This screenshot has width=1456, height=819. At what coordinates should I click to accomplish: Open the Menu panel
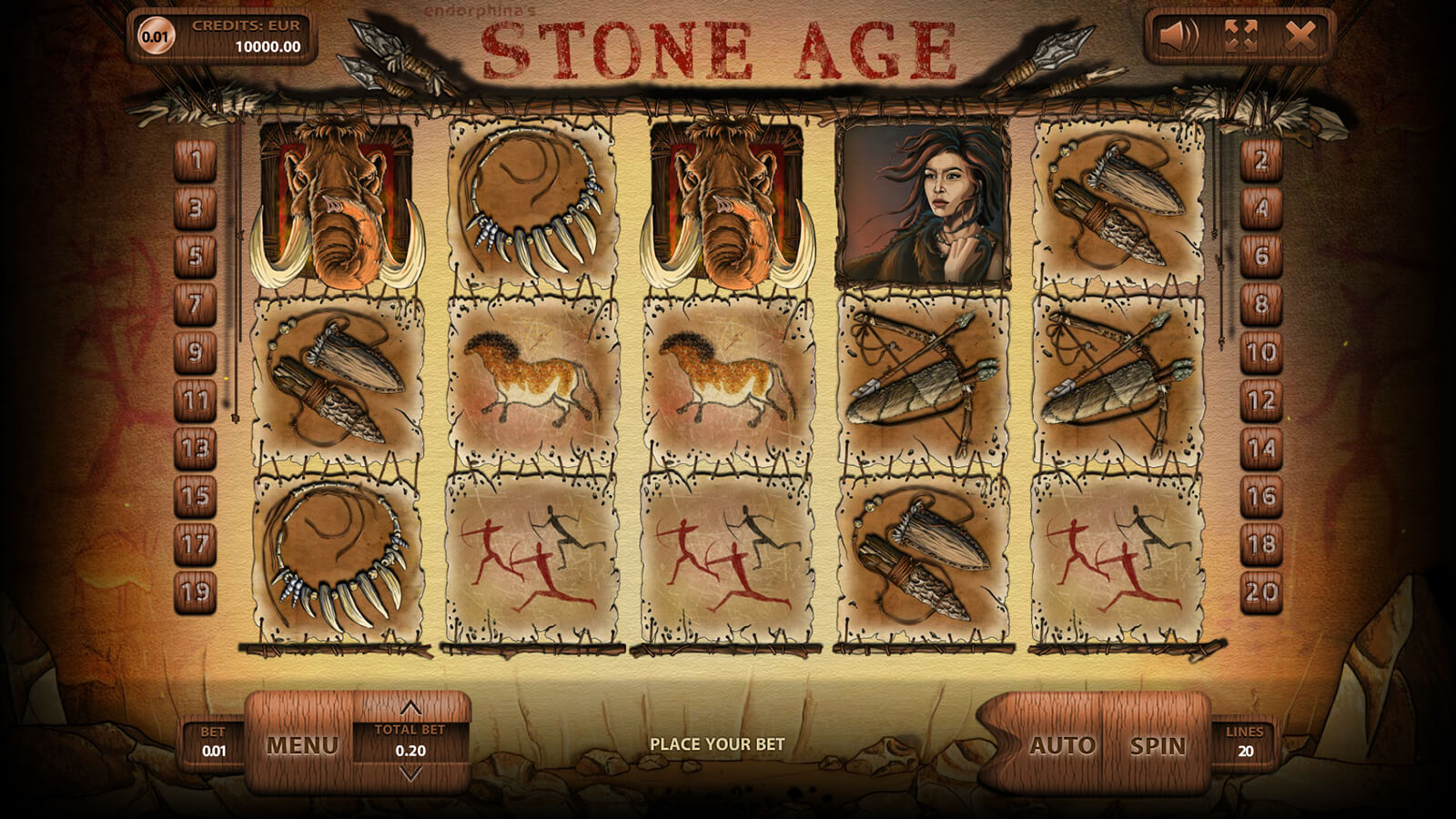301,746
